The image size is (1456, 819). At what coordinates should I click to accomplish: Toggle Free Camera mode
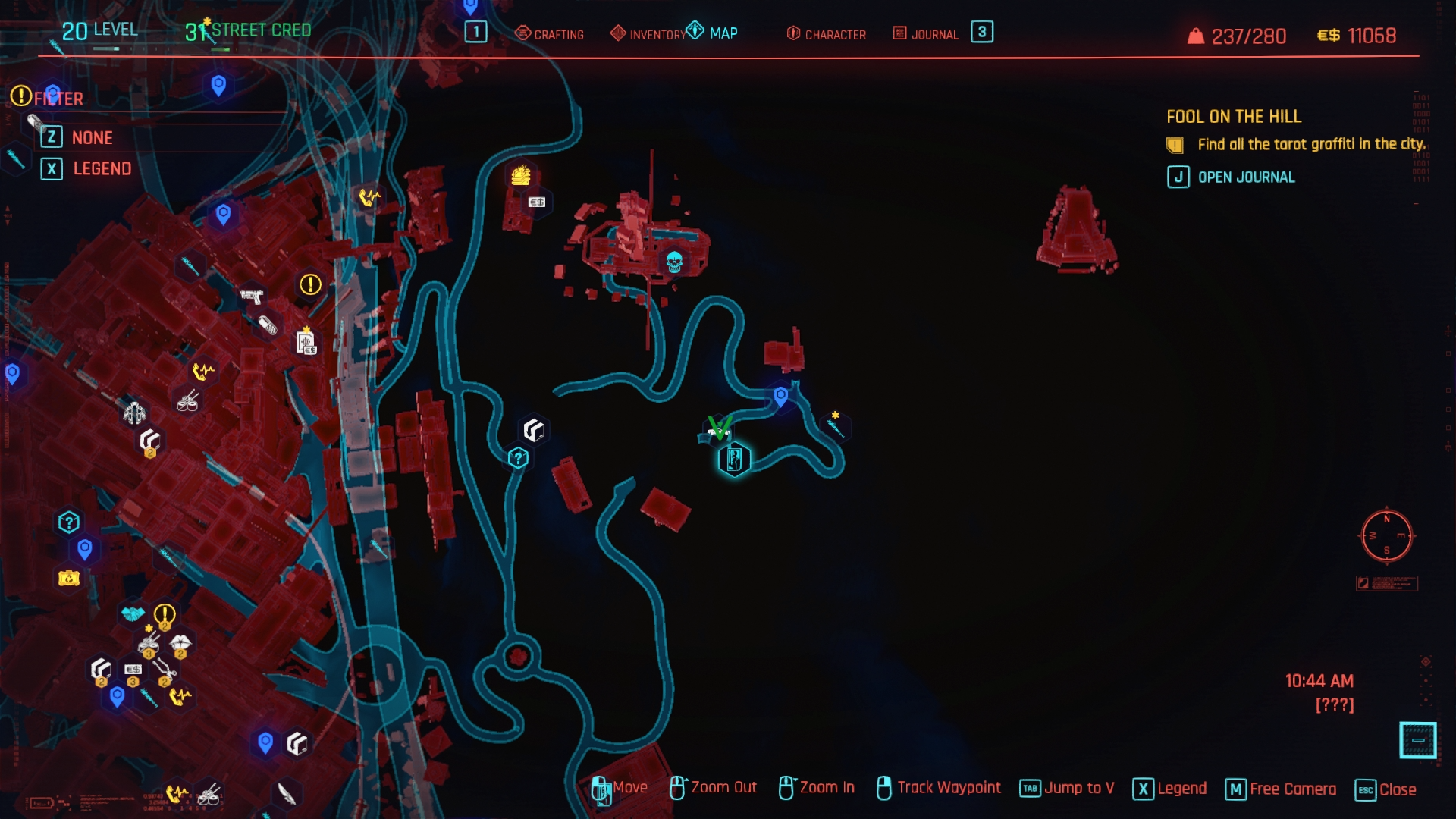click(x=1281, y=789)
